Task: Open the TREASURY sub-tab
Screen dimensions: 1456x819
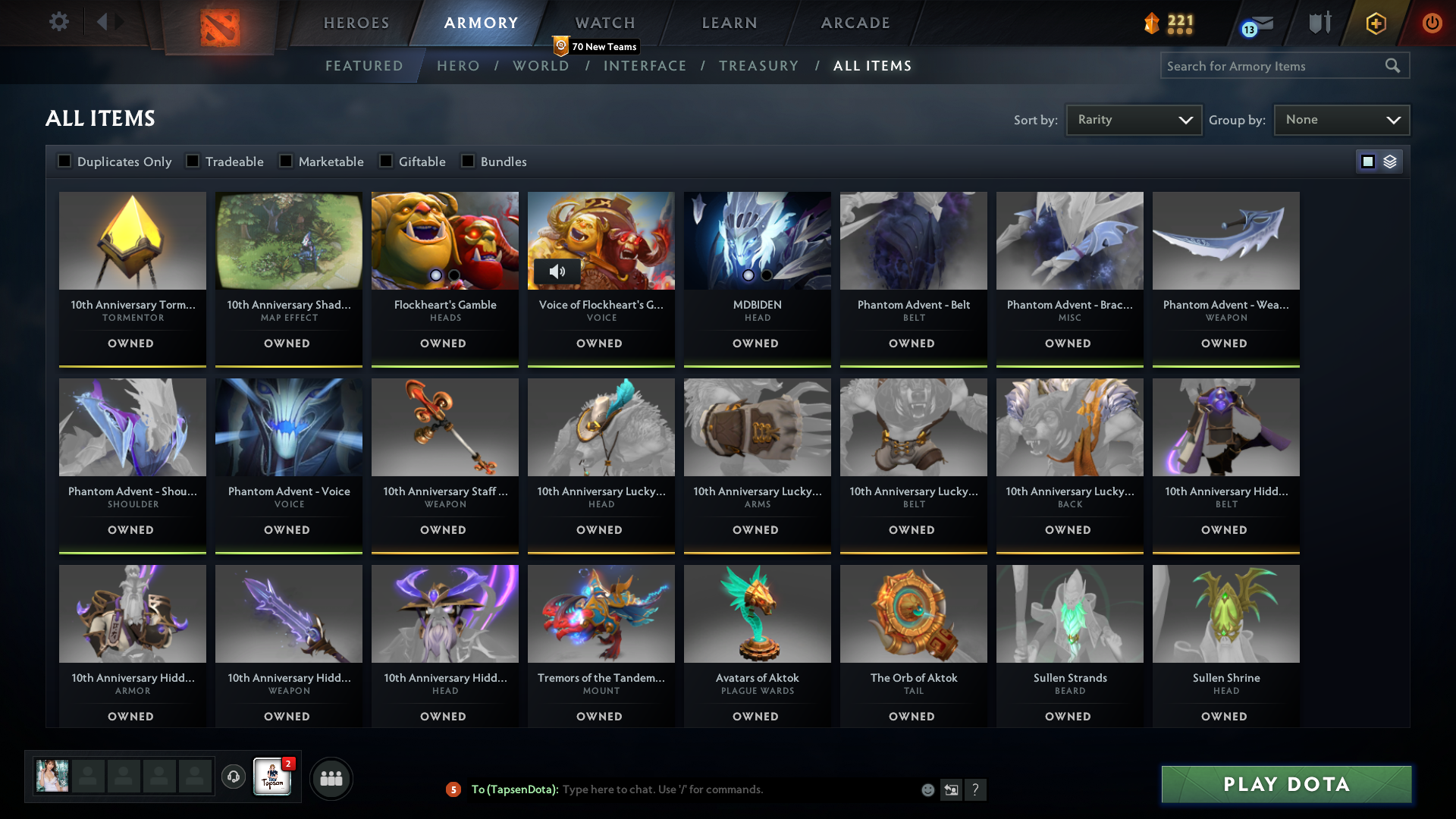Action: (x=759, y=66)
